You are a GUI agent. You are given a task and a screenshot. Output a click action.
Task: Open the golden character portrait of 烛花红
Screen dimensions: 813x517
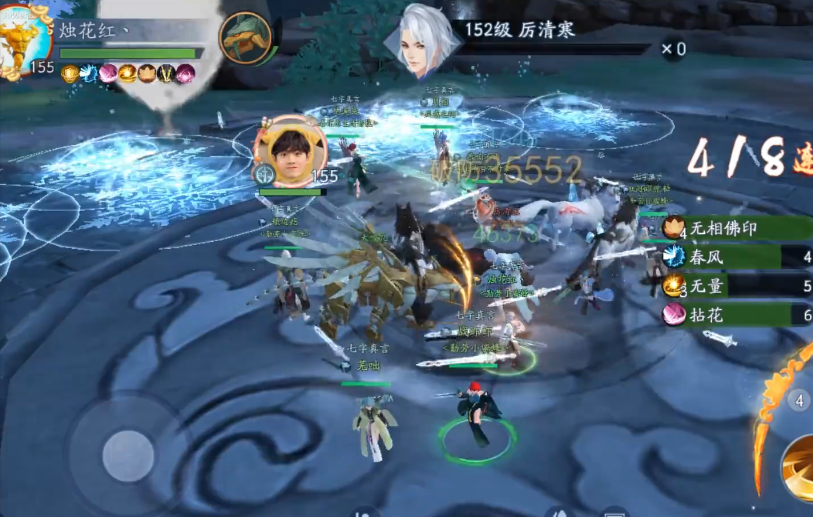[x=24, y=42]
